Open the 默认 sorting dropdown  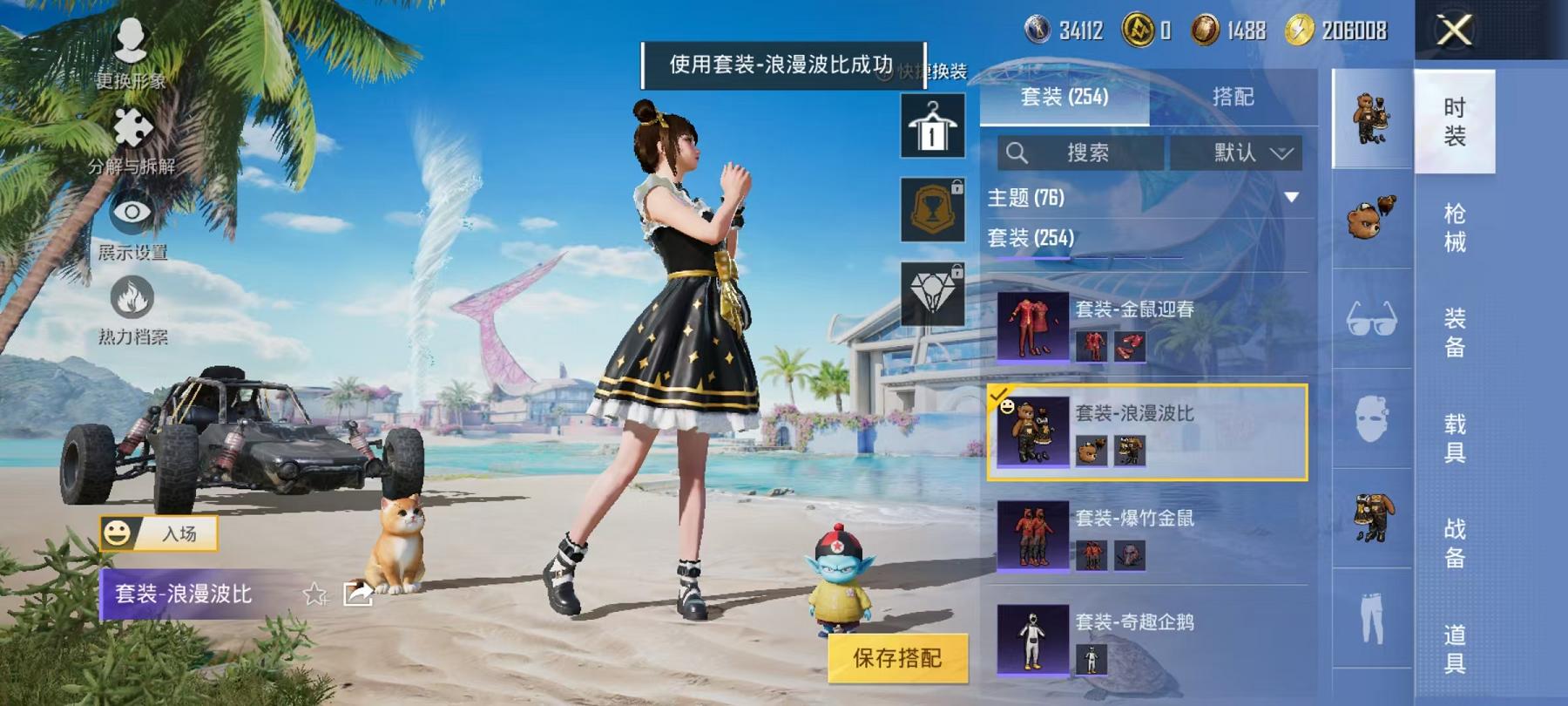[1237, 153]
